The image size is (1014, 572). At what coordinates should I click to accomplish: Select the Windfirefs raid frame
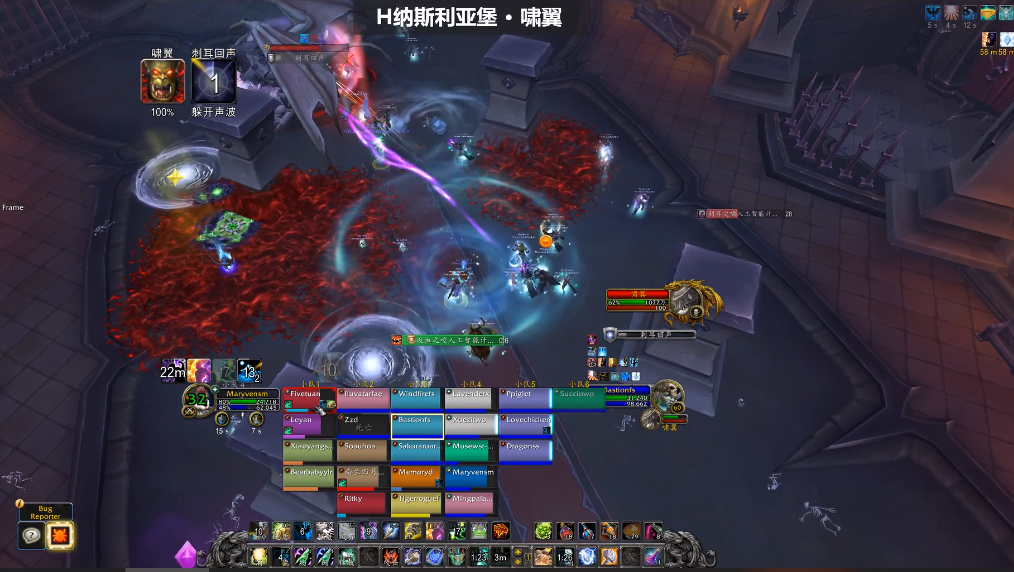pyautogui.click(x=417, y=398)
